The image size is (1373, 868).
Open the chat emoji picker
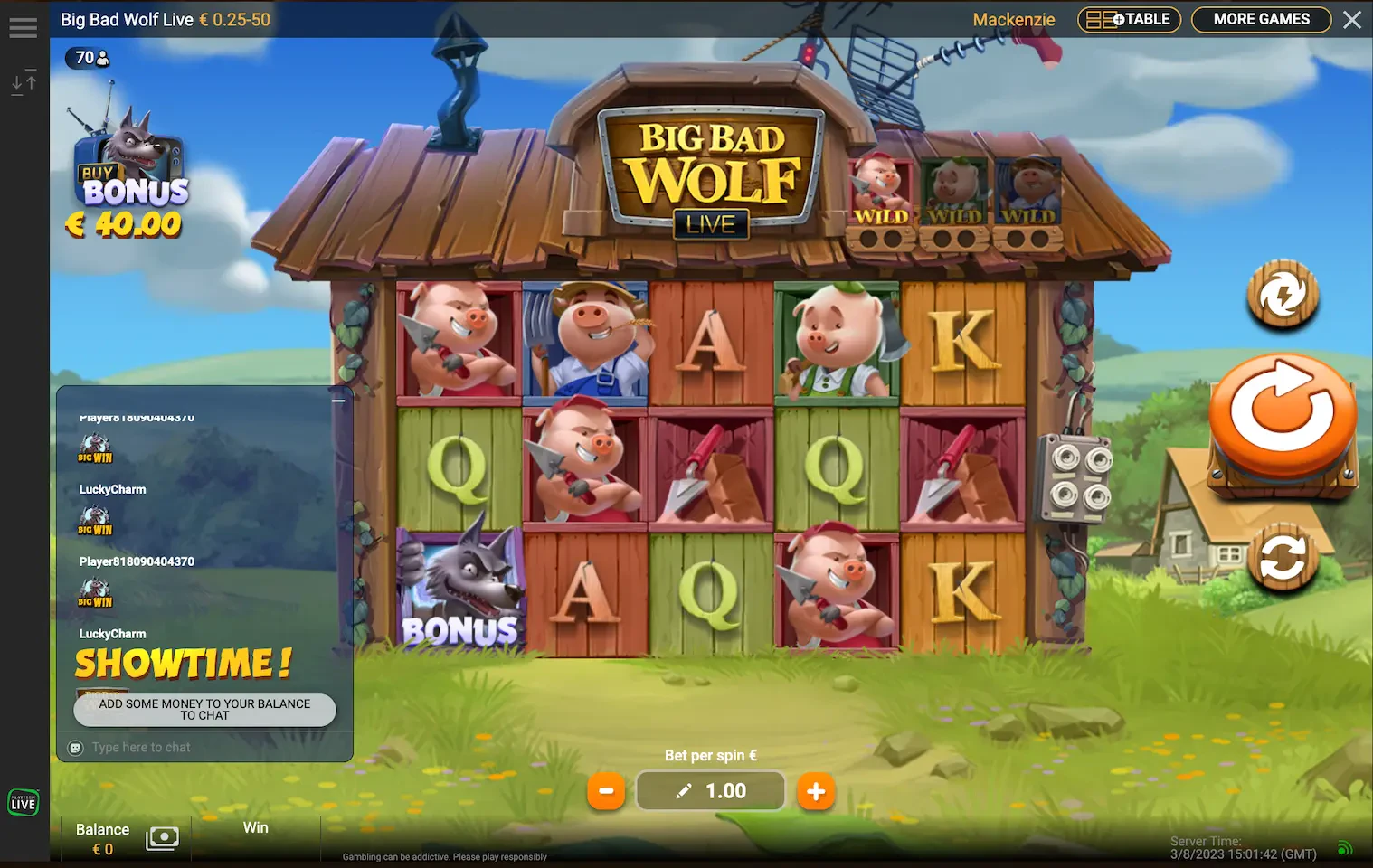click(x=76, y=748)
